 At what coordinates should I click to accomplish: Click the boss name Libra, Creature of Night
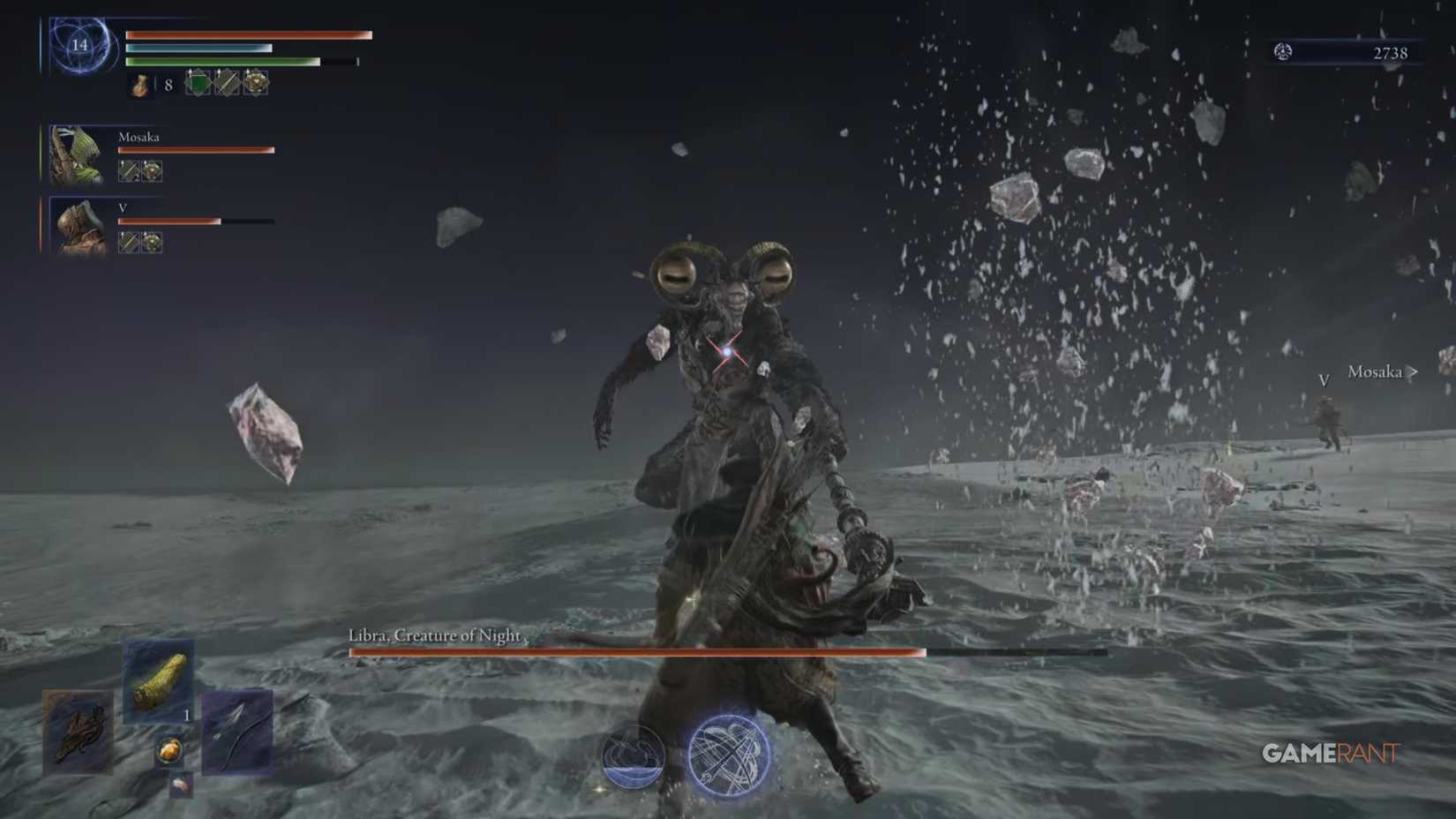click(434, 635)
